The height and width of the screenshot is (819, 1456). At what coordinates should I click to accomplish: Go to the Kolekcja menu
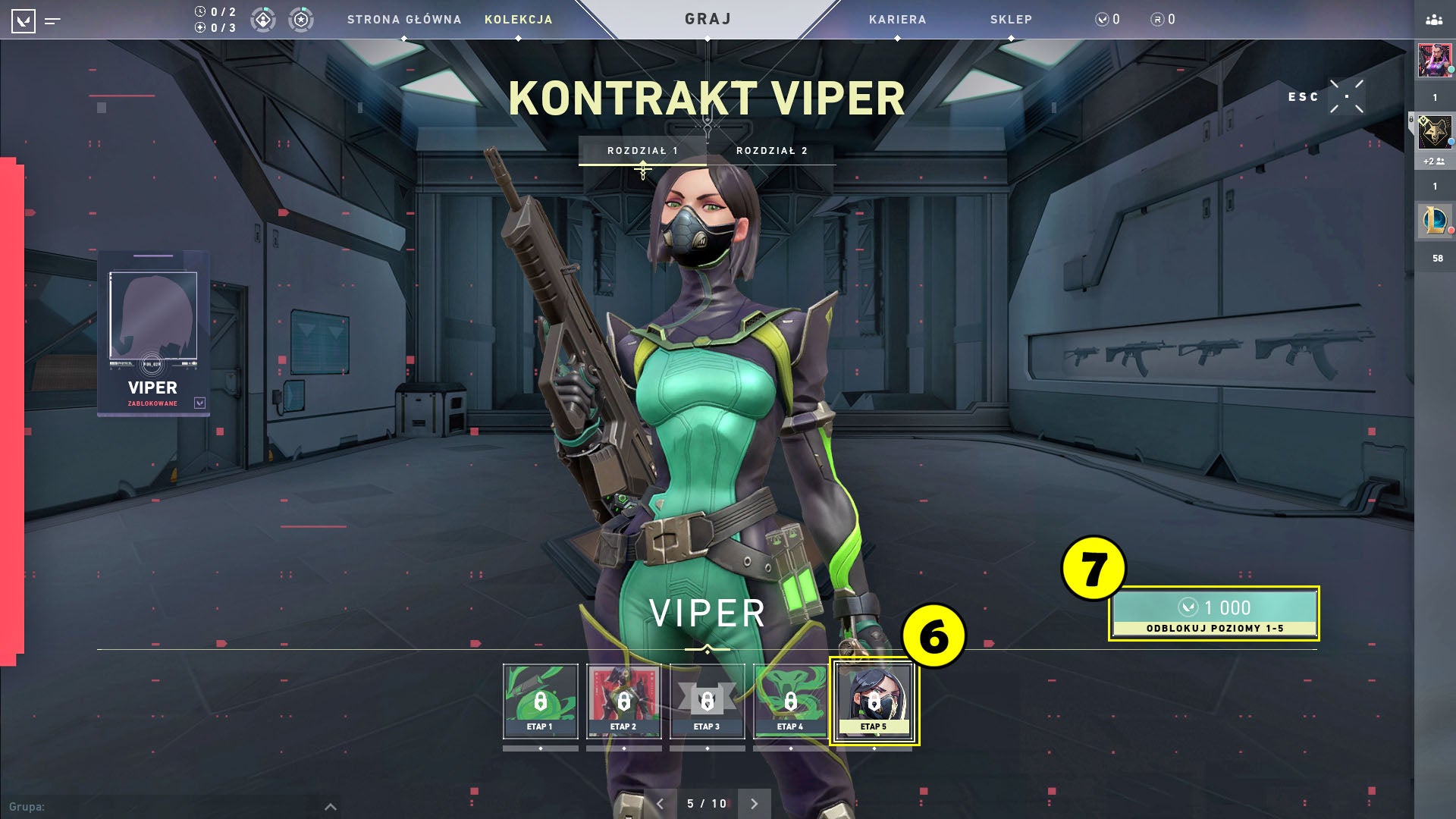(519, 20)
